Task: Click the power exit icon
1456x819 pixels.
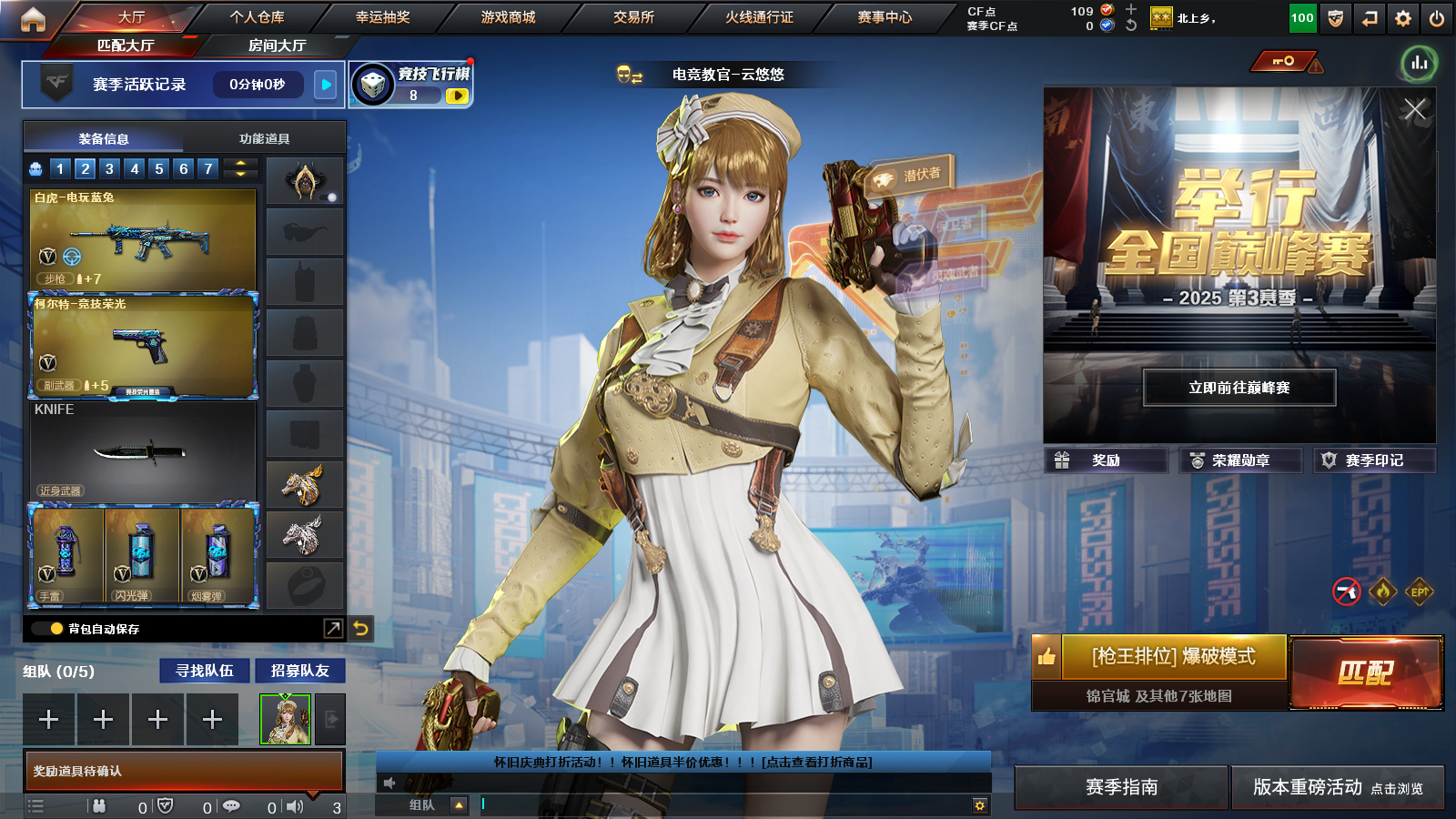Action: (1437, 18)
